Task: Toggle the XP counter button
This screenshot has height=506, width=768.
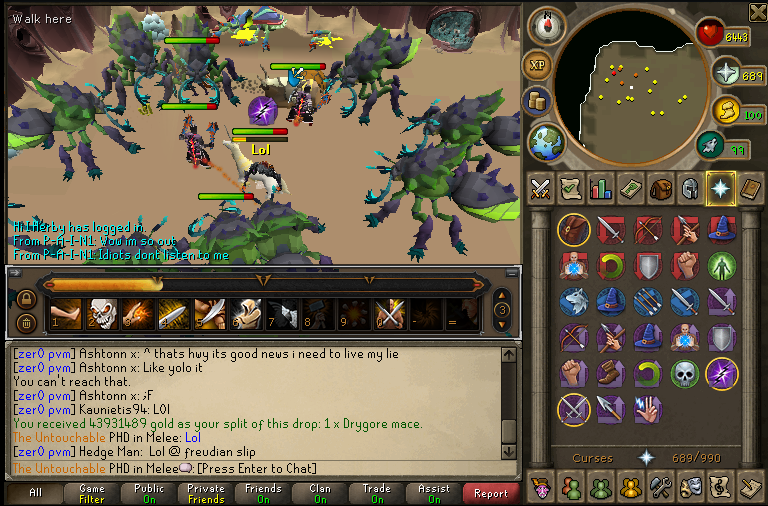Action: tap(537, 65)
